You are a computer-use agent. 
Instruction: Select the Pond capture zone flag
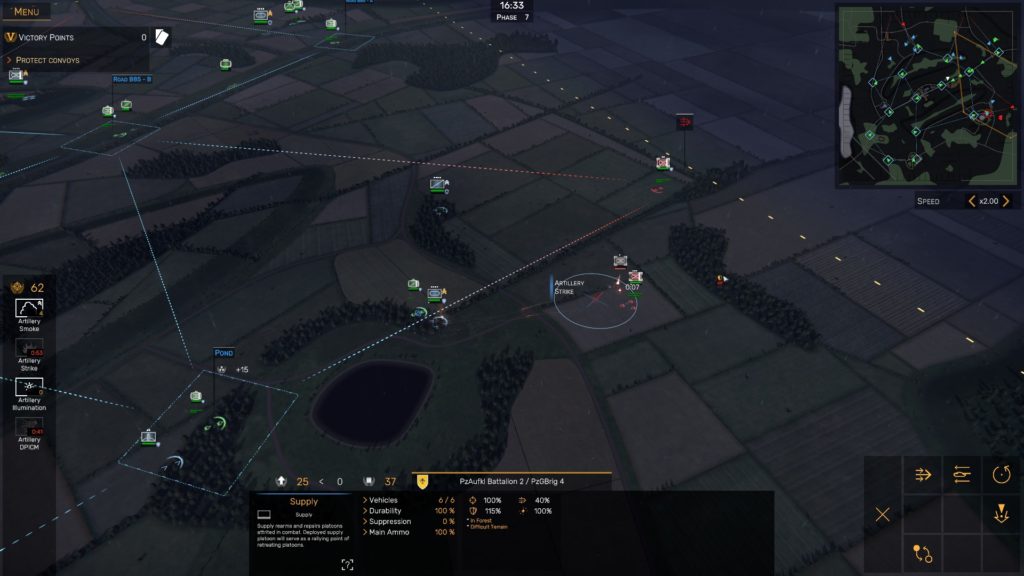223,353
